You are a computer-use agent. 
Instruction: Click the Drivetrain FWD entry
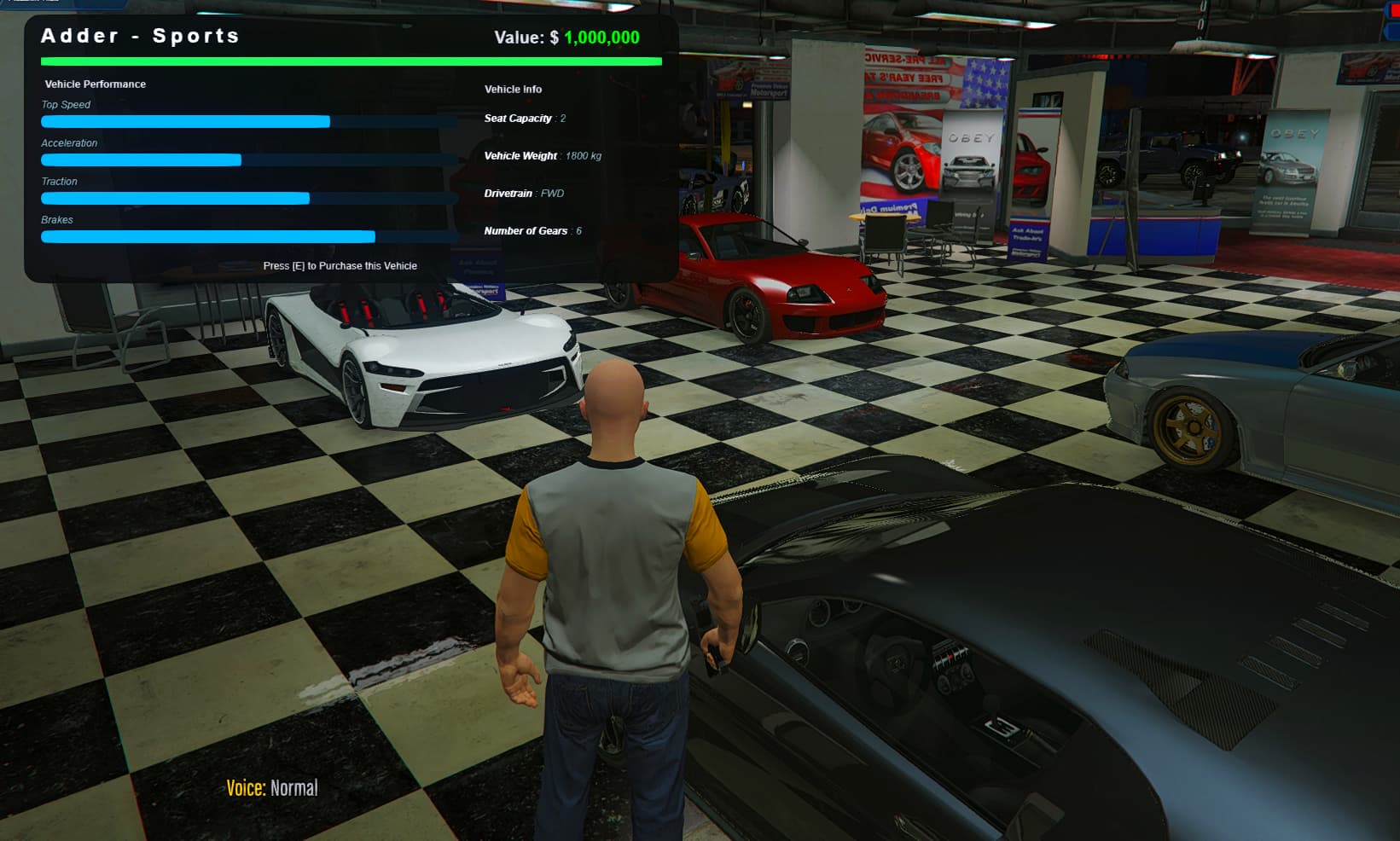pos(522,193)
